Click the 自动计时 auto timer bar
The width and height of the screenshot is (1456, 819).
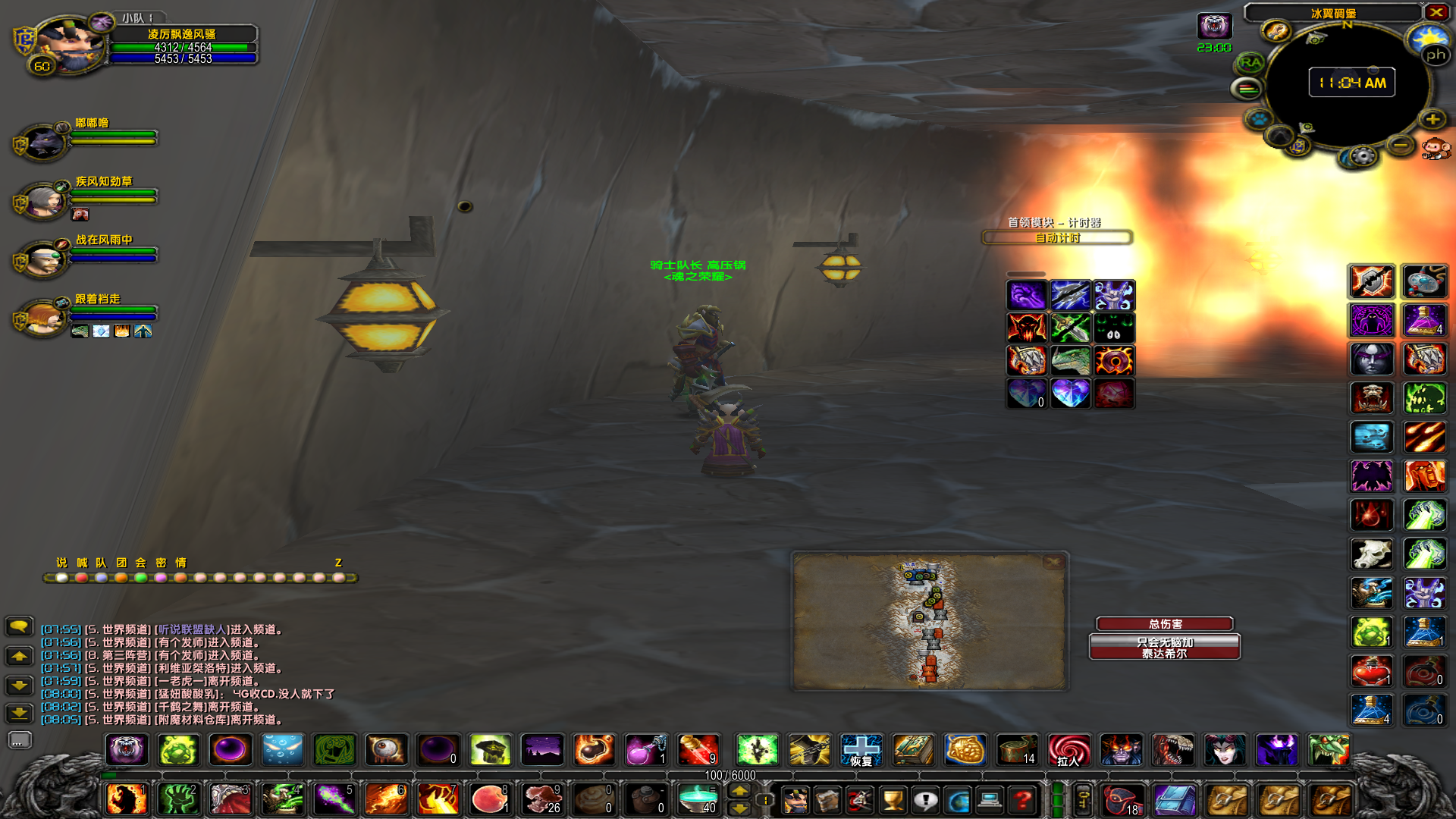[x=1057, y=238]
